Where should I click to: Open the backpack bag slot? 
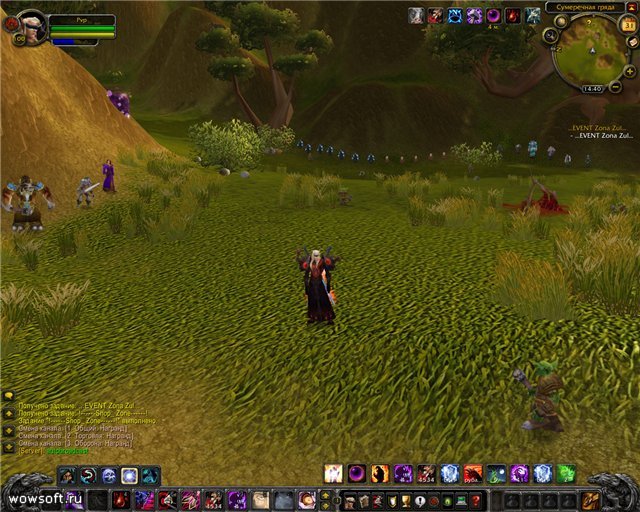click(x=591, y=499)
